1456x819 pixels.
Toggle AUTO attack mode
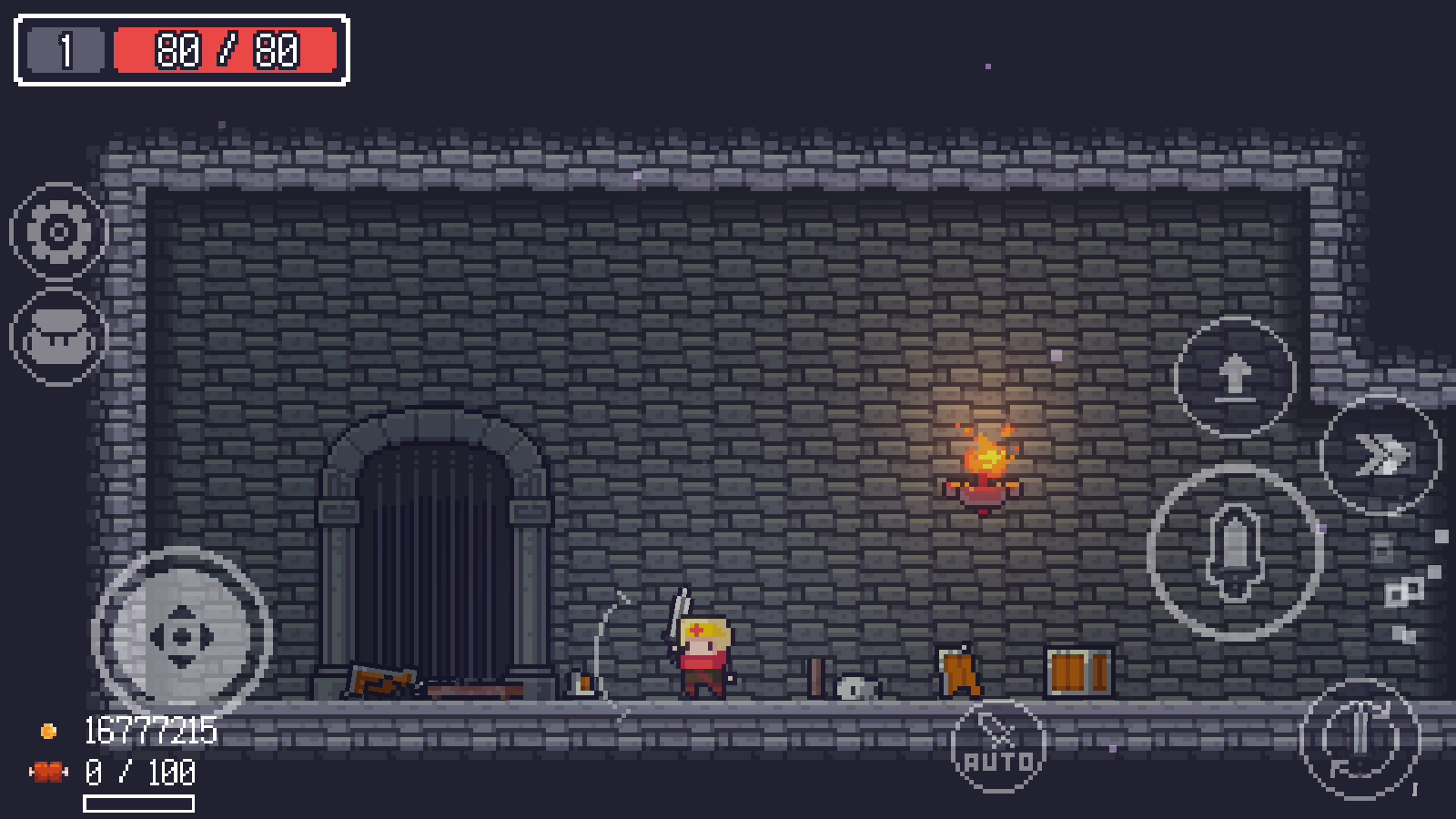1001,748
